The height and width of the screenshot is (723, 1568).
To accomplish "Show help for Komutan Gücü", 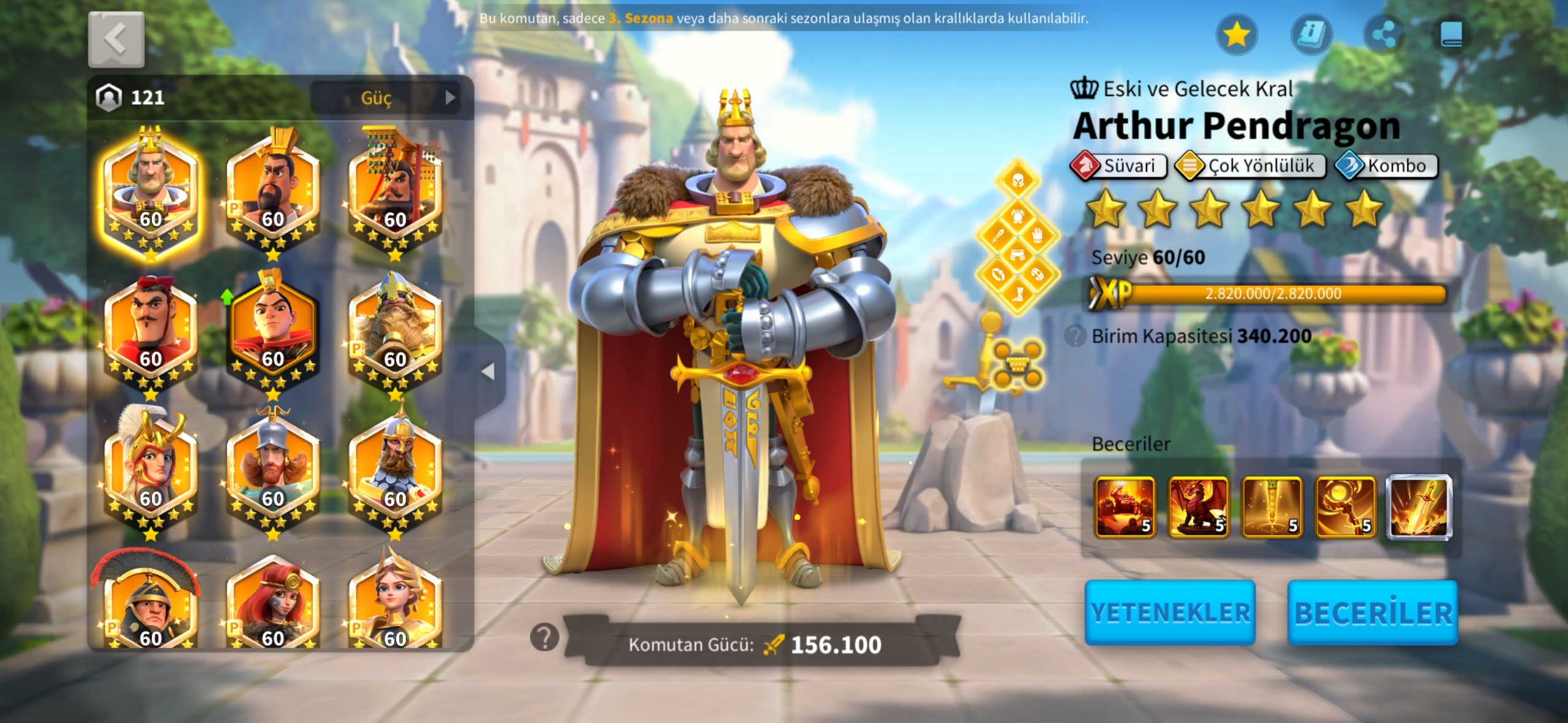I will tap(544, 638).
